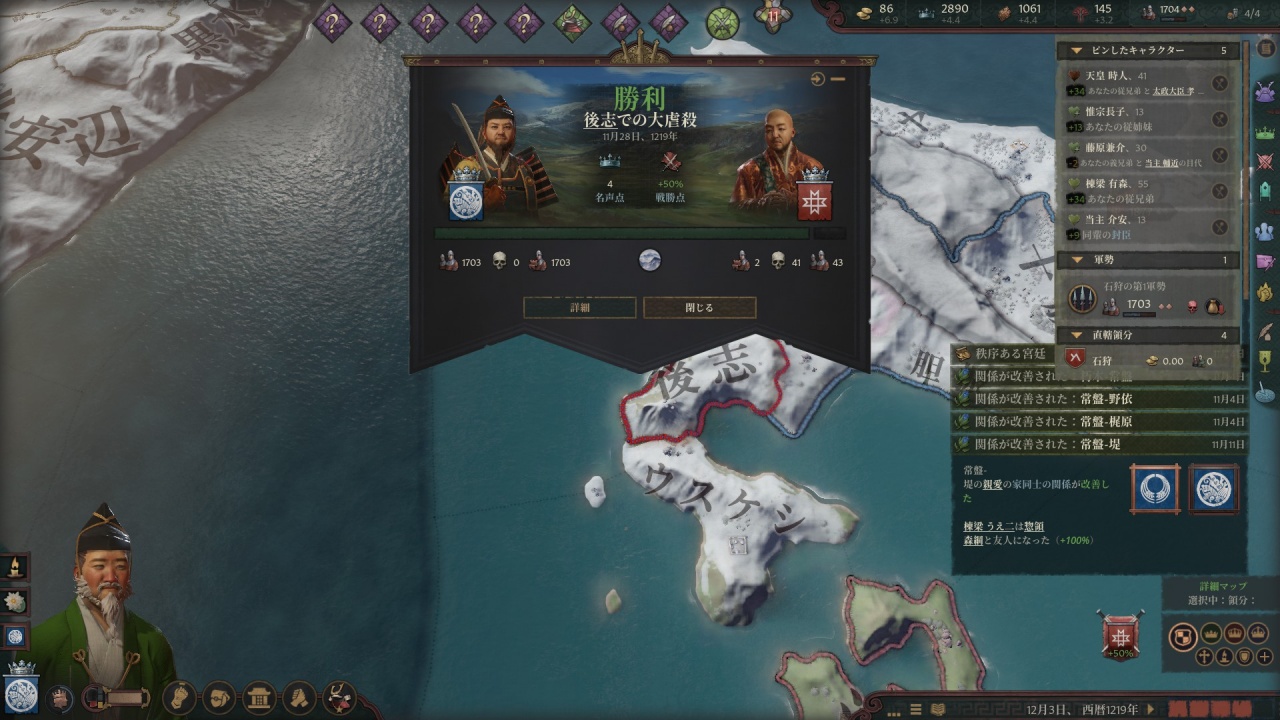This screenshot has height=720, width=1280.
Task: Show more map modes with plus button
Action: 1265,657
